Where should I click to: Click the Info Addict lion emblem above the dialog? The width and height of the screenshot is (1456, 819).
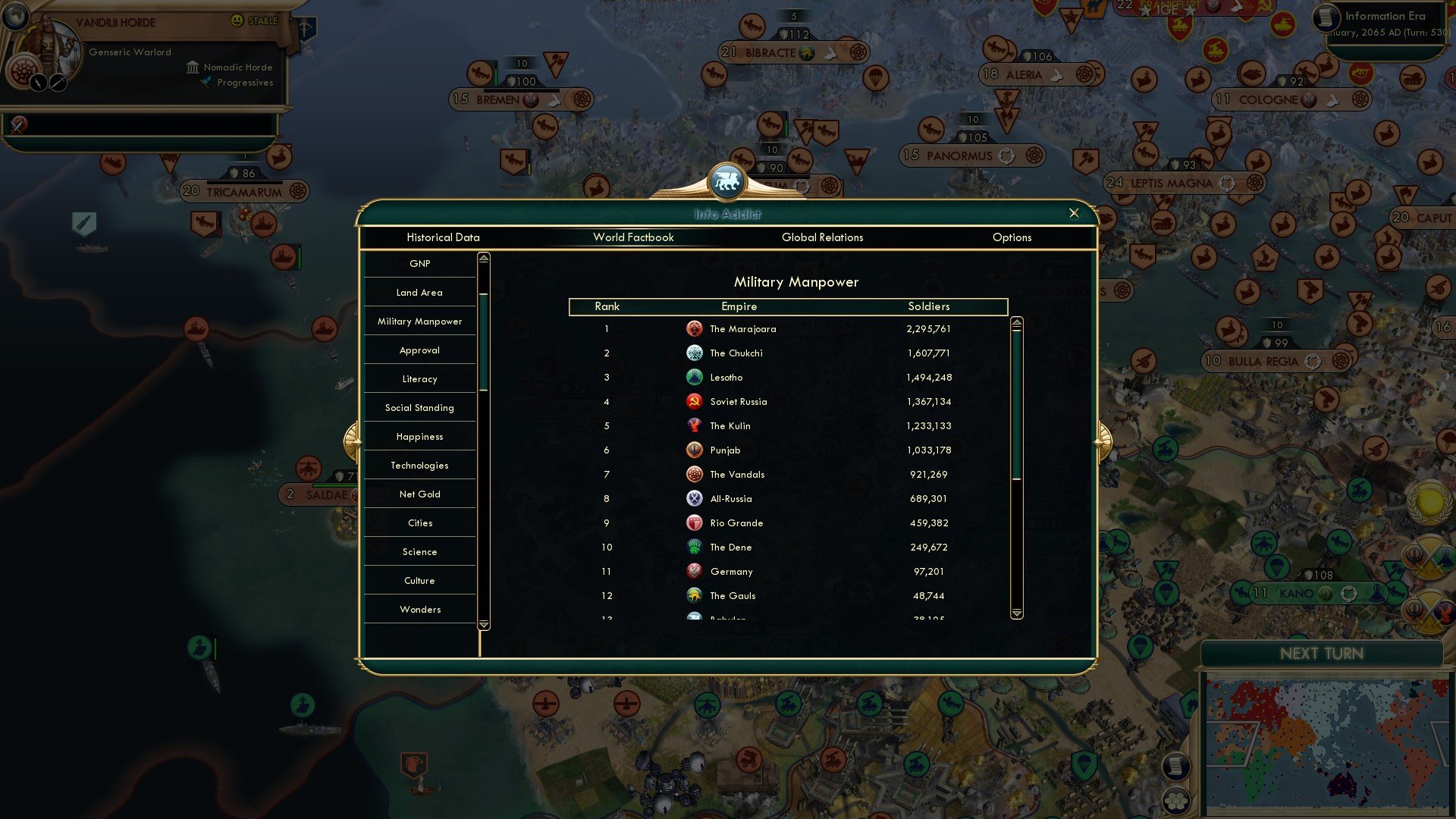point(727,179)
